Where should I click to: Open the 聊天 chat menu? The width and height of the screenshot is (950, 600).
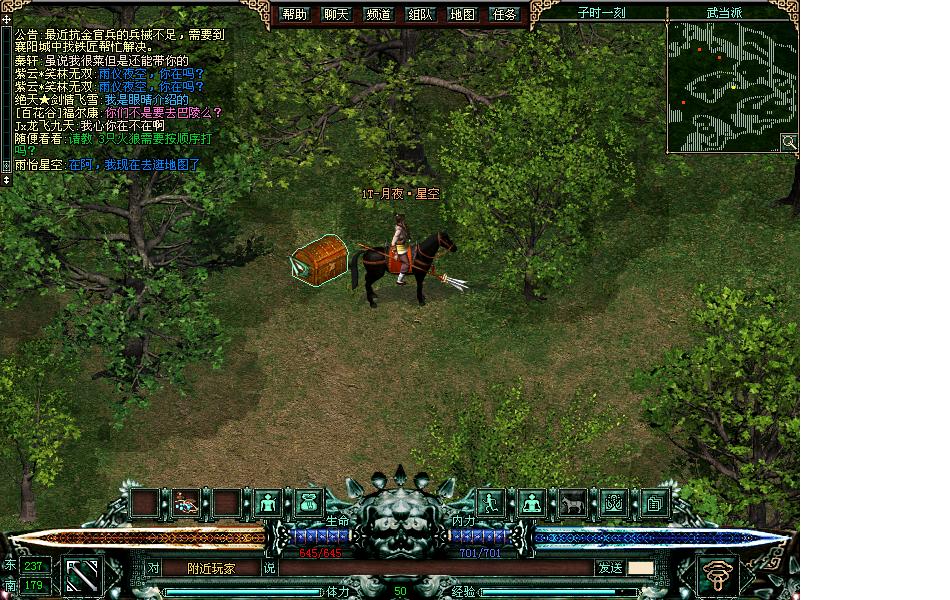pos(337,14)
